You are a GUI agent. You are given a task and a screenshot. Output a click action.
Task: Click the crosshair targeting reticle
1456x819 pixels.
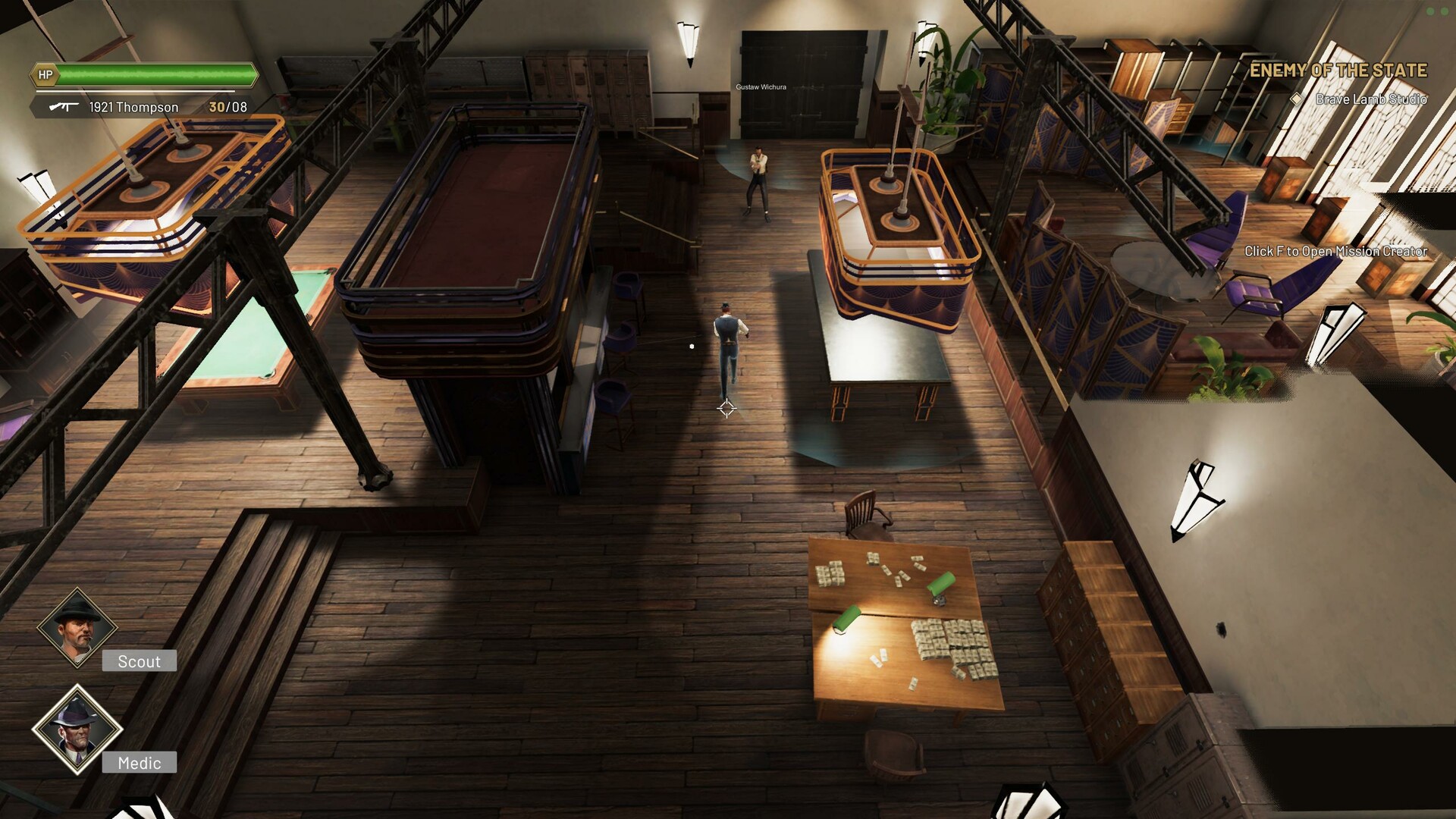pos(726,409)
